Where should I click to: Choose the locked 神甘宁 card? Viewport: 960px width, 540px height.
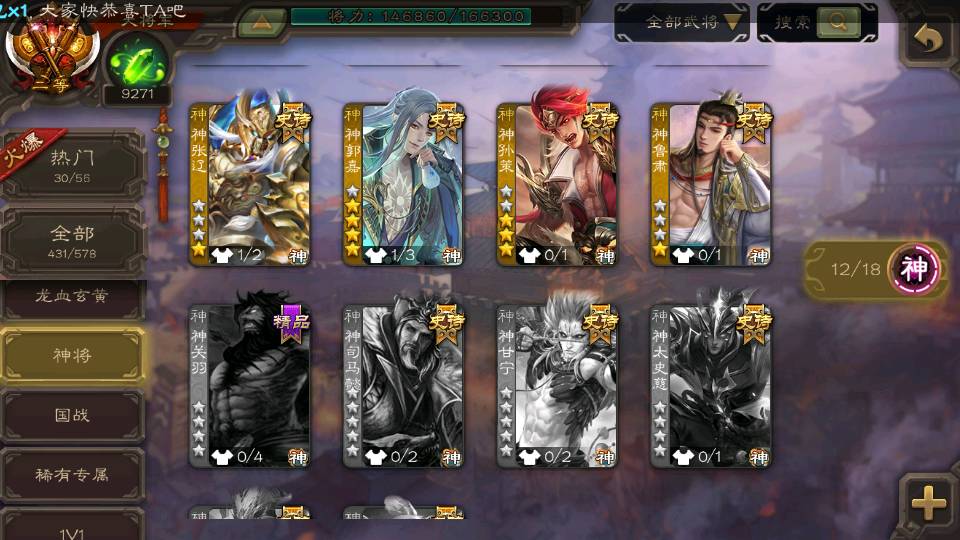tap(557, 385)
